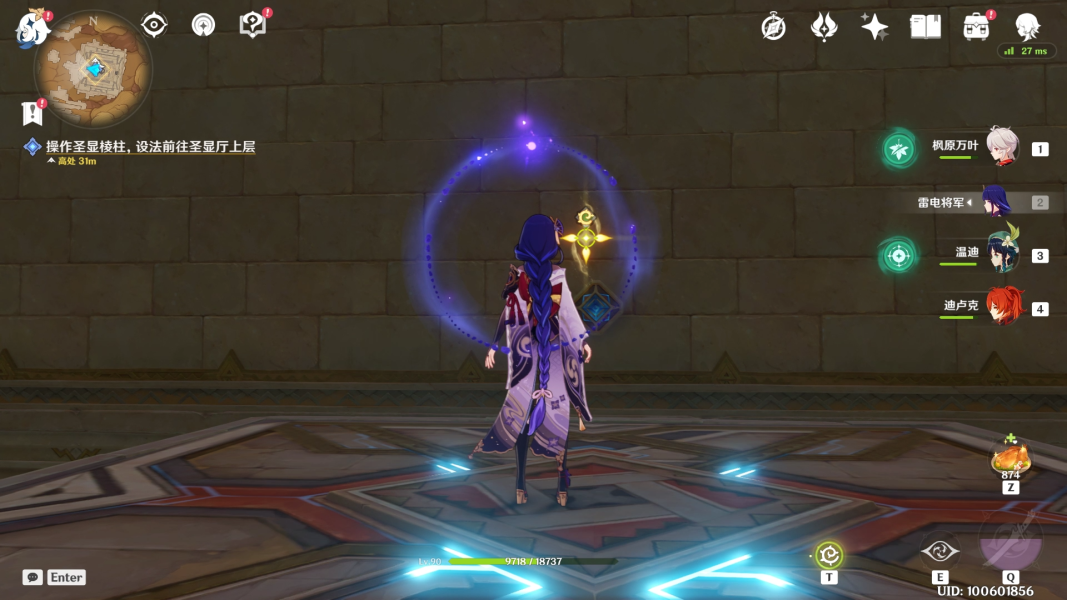This screenshot has height=600, width=1067.
Task: Click the eye-shaped icon beside the minimap
Action: (154, 25)
